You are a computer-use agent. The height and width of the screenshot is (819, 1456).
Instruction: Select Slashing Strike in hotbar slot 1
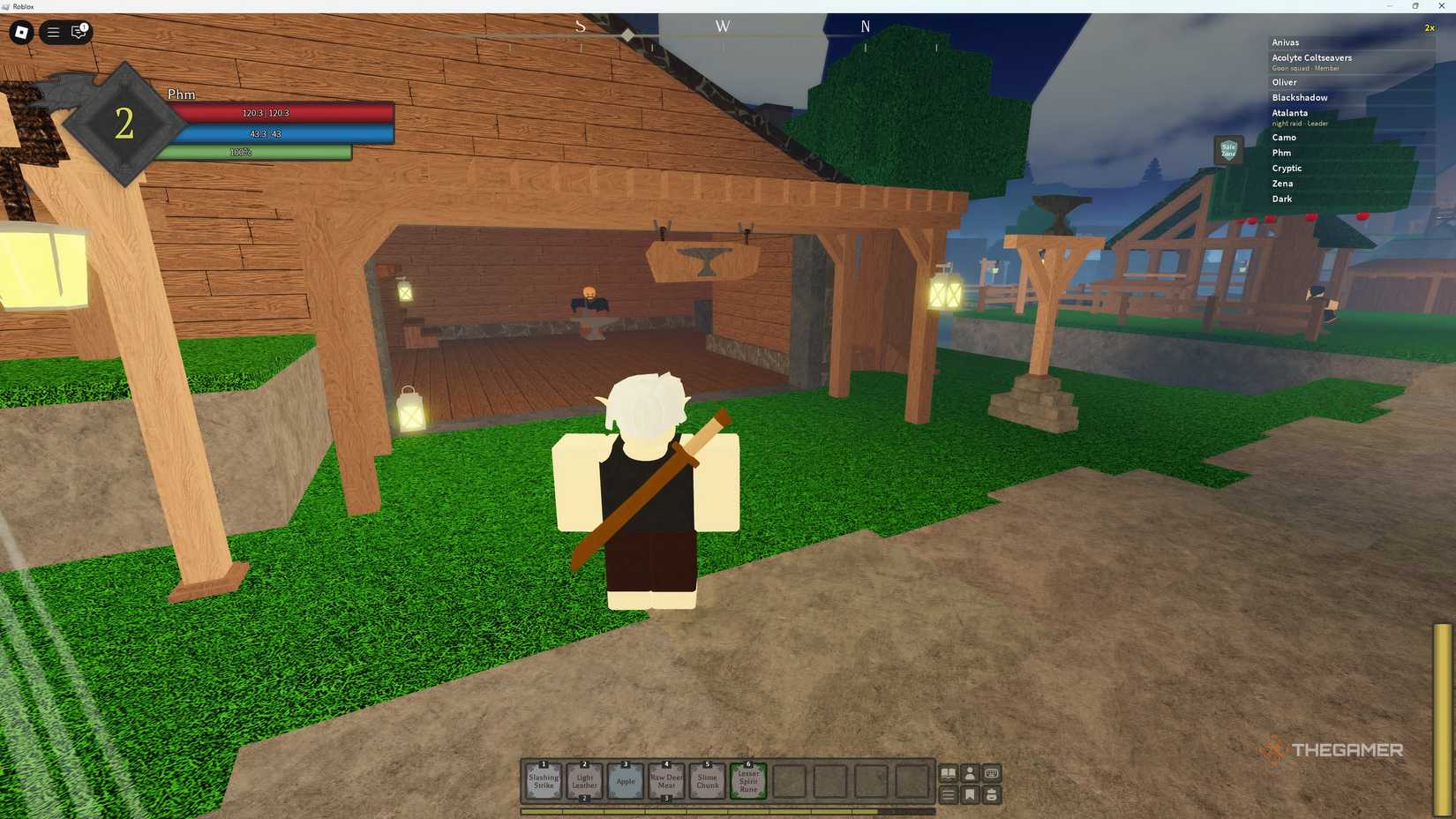click(543, 780)
